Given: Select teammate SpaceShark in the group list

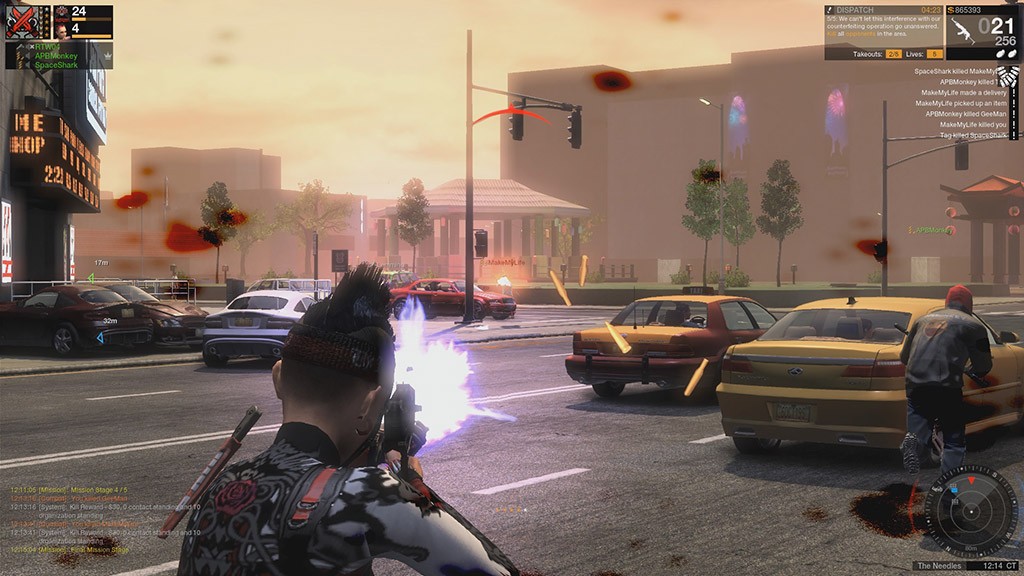Looking at the screenshot, I should (x=57, y=65).
